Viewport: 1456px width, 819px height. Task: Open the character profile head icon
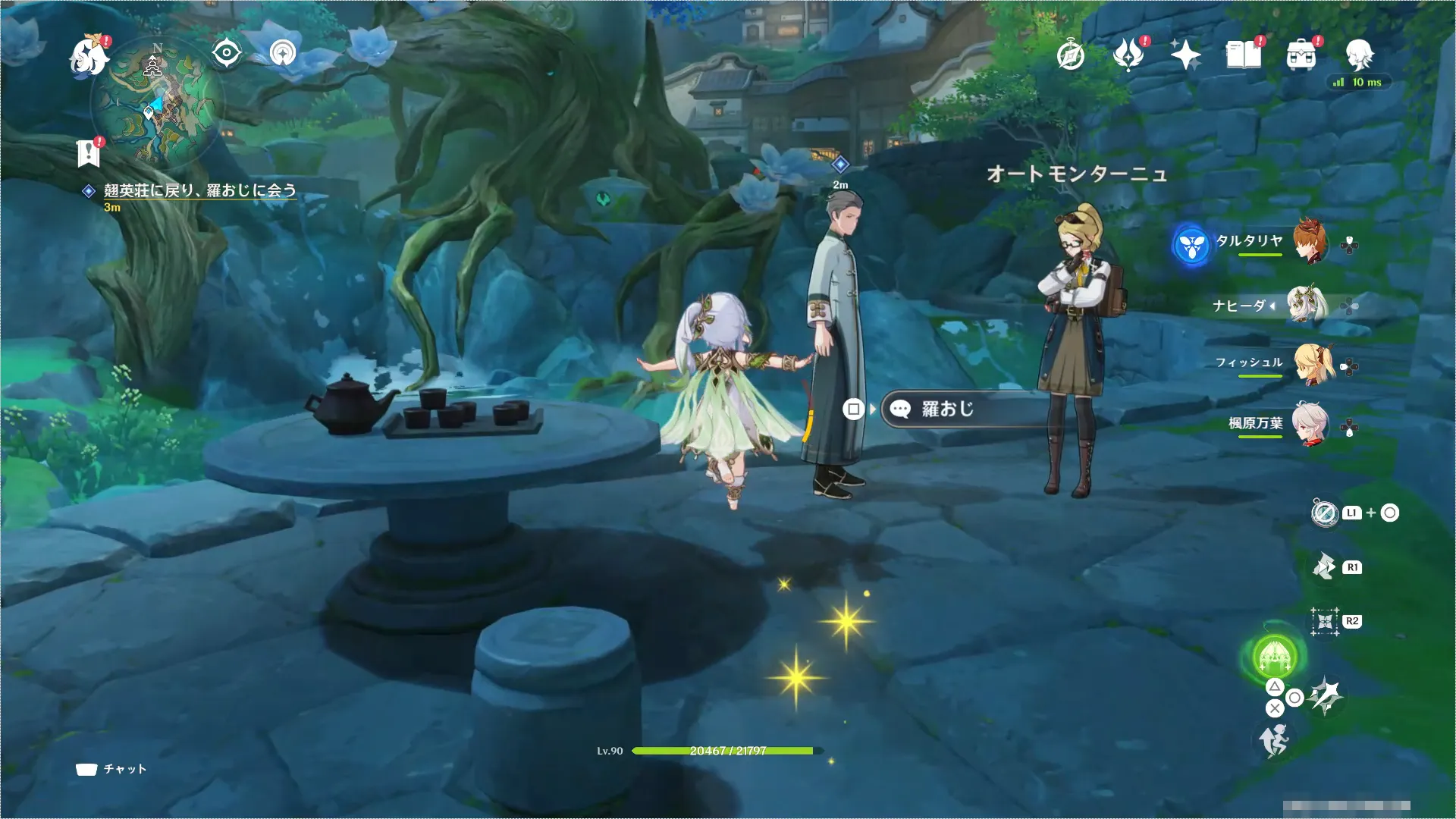point(1359,54)
